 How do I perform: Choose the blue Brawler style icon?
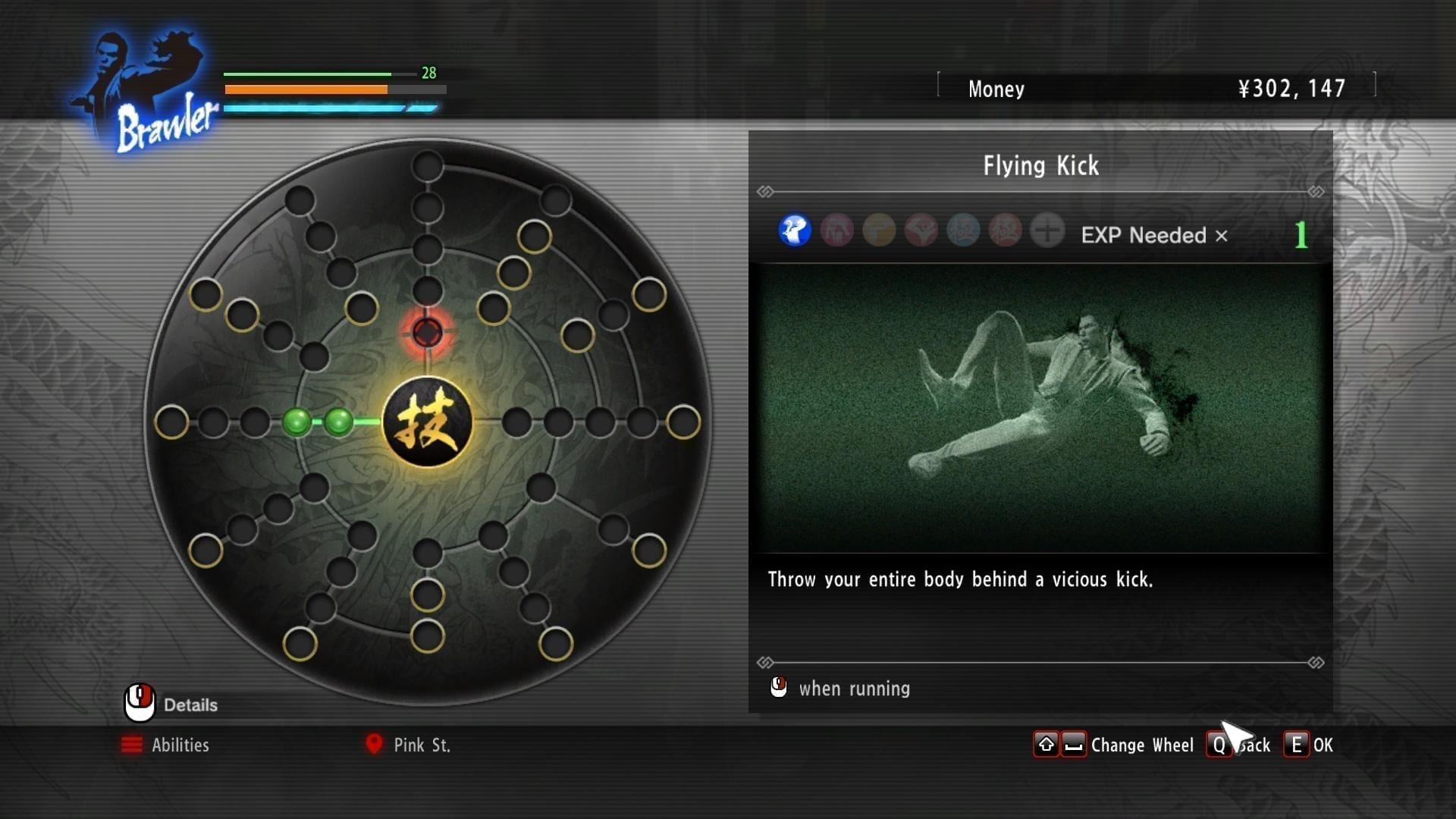(x=795, y=231)
